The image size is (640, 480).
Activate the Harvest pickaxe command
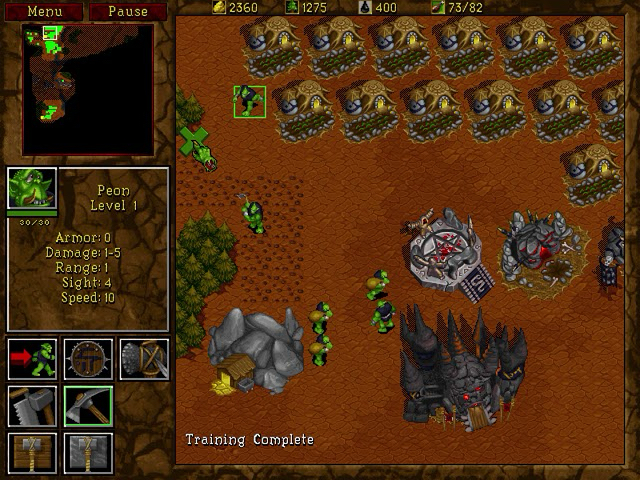88,405
